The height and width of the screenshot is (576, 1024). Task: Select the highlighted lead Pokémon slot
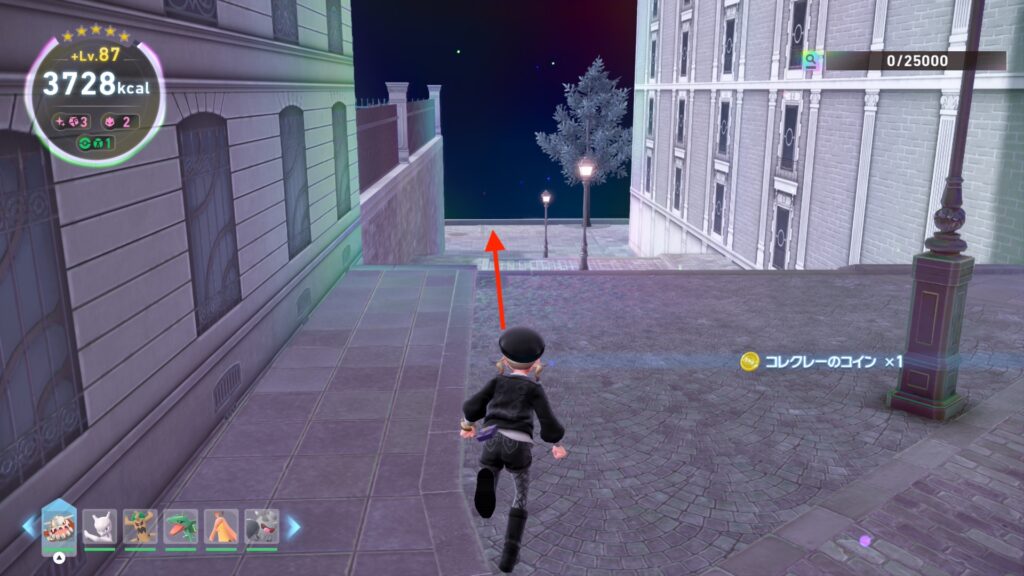[x=58, y=527]
